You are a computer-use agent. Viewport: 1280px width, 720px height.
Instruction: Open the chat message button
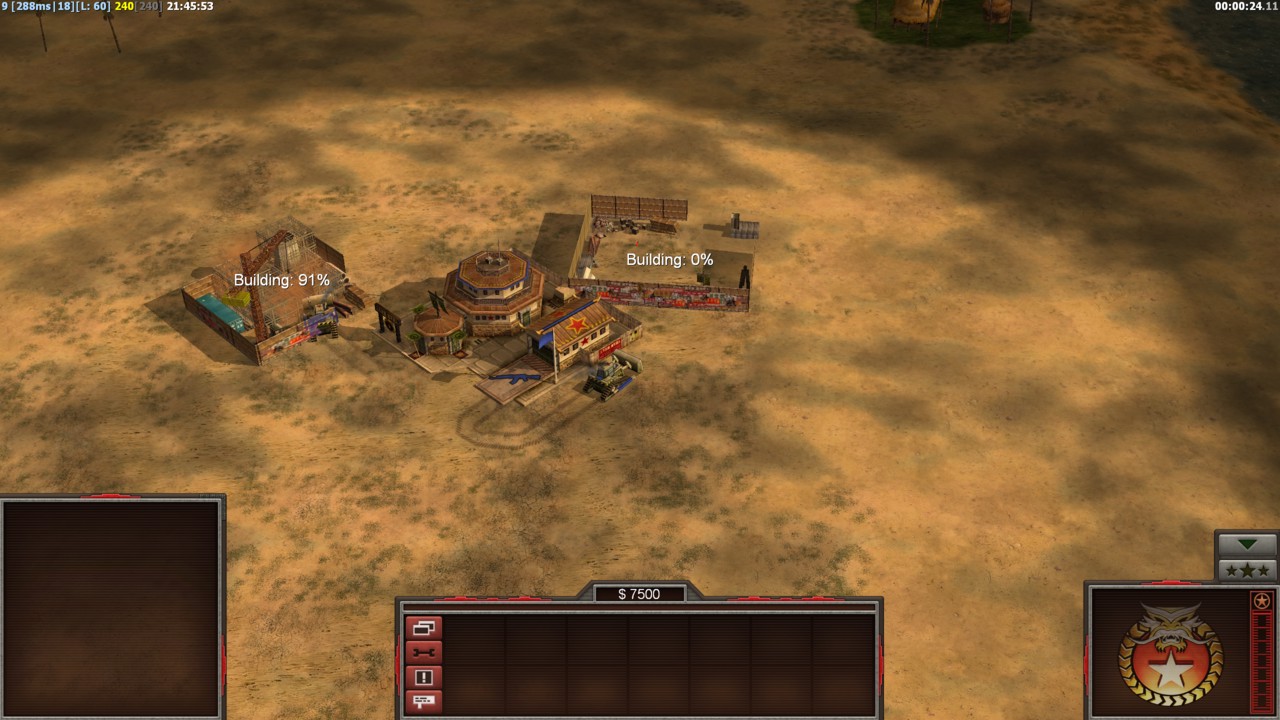[x=423, y=701]
